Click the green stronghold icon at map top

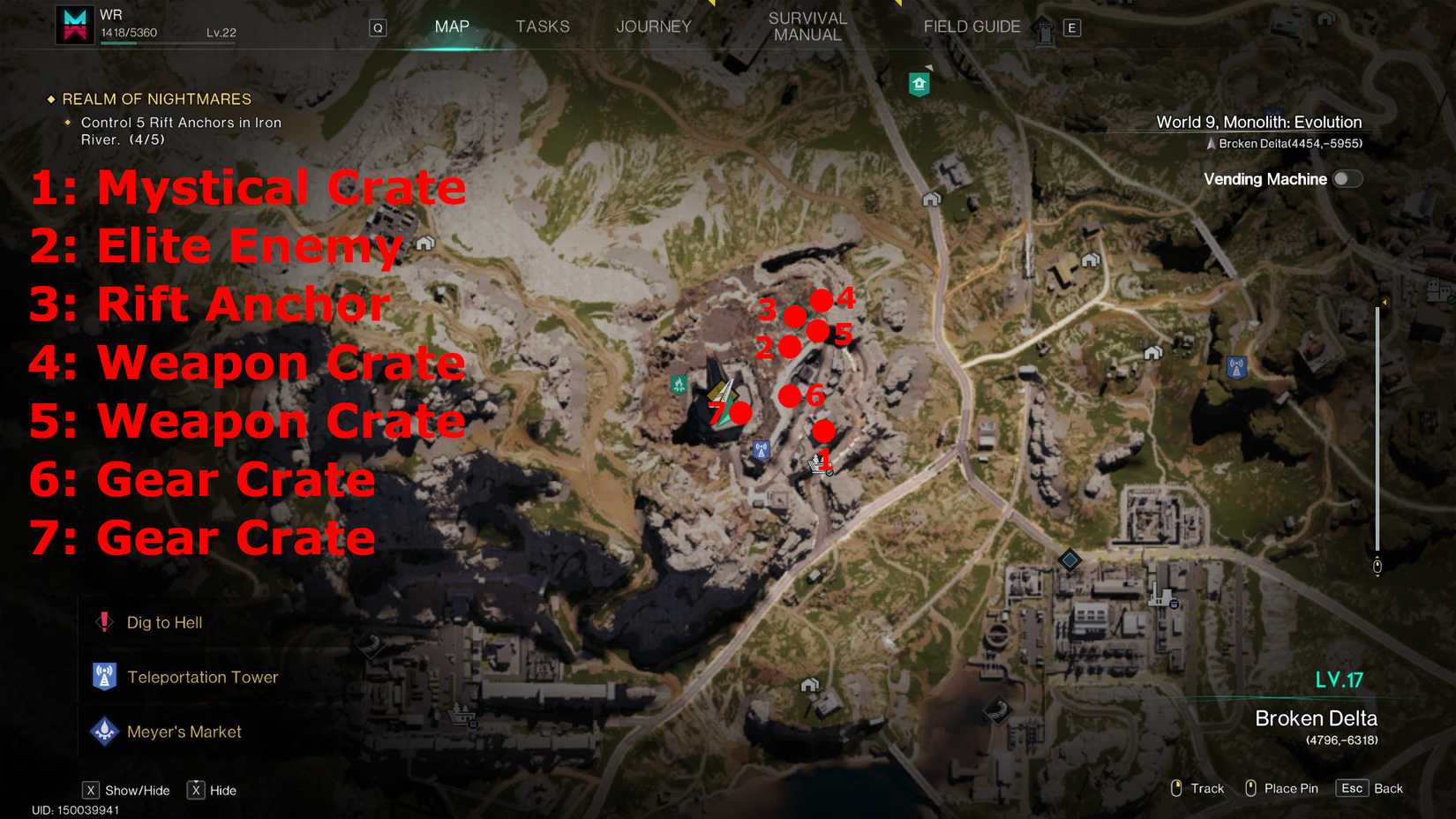(x=918, y=81)
